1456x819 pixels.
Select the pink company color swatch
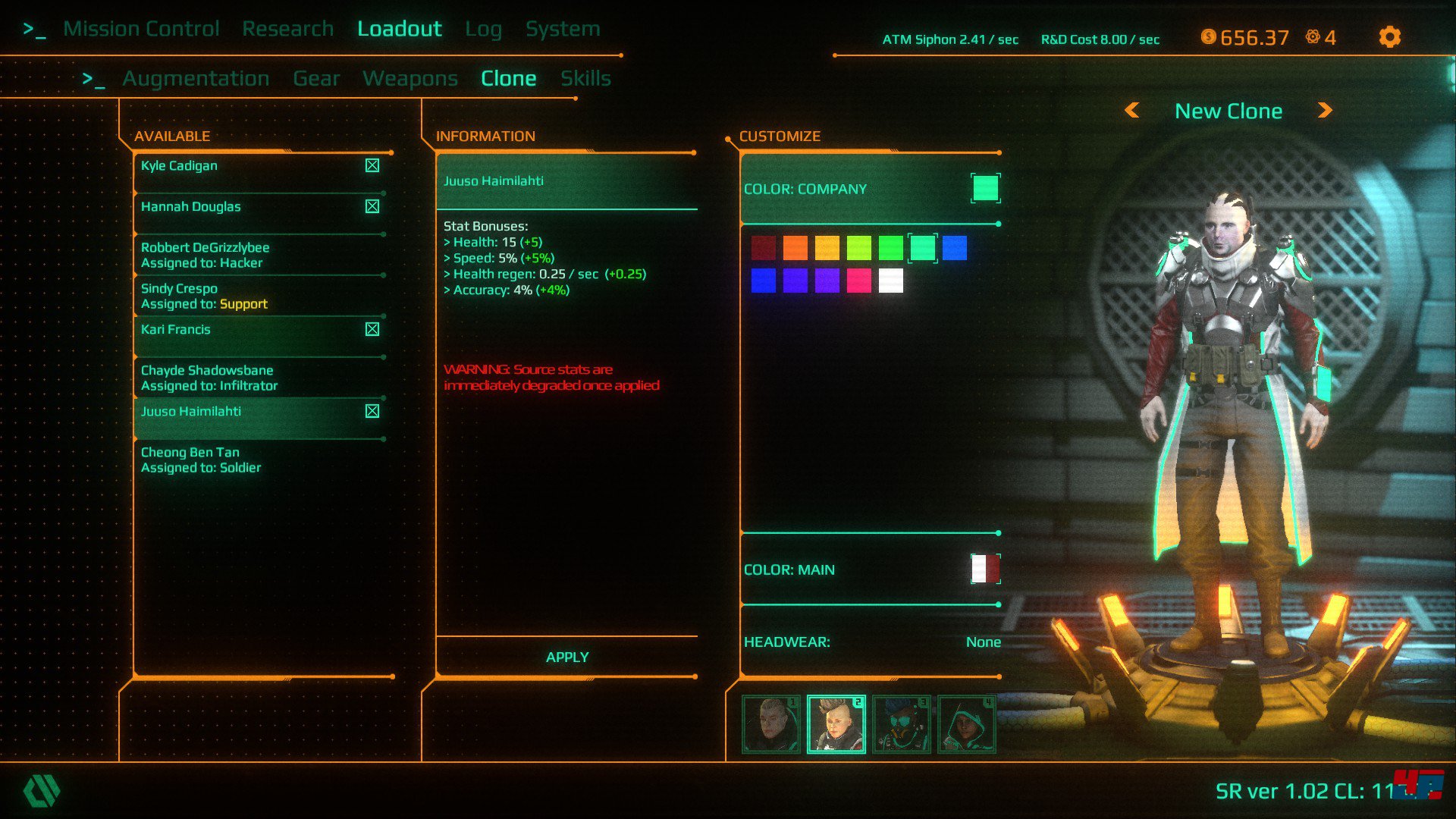tap(858, 281)
